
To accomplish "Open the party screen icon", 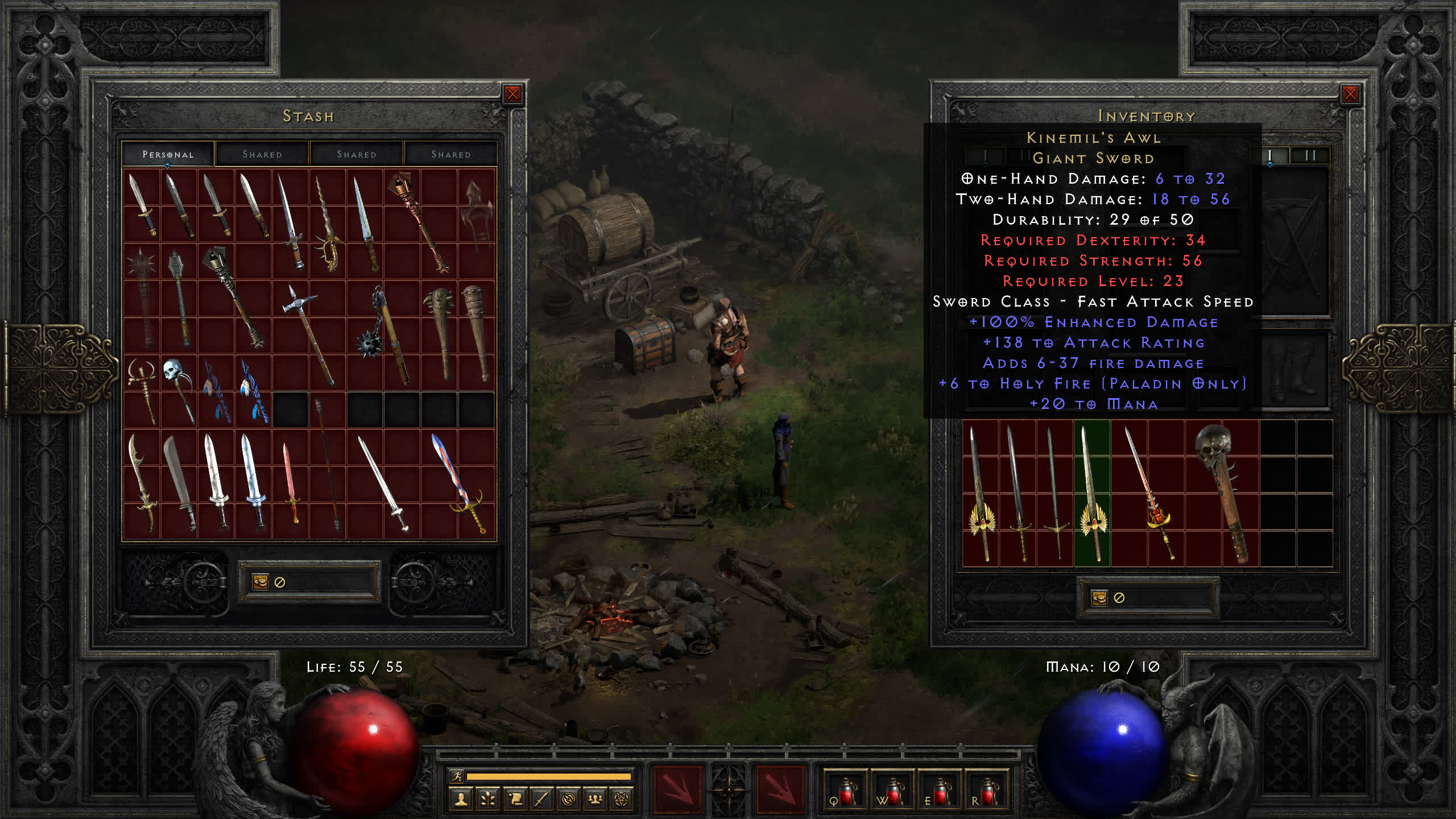I will click(x=595, y=800).
